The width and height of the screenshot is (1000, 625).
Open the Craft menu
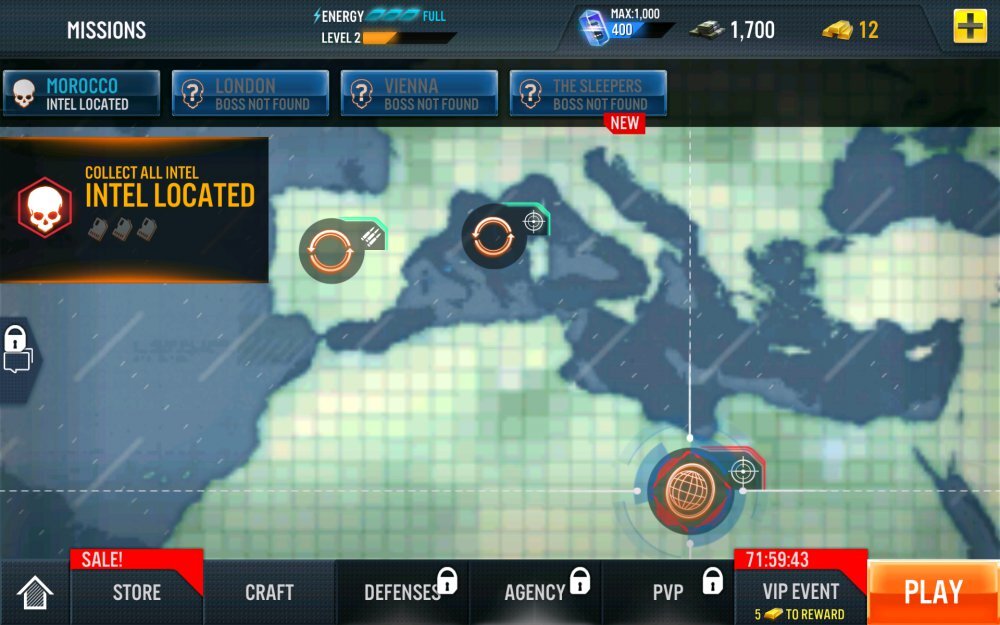pos(269,592)
